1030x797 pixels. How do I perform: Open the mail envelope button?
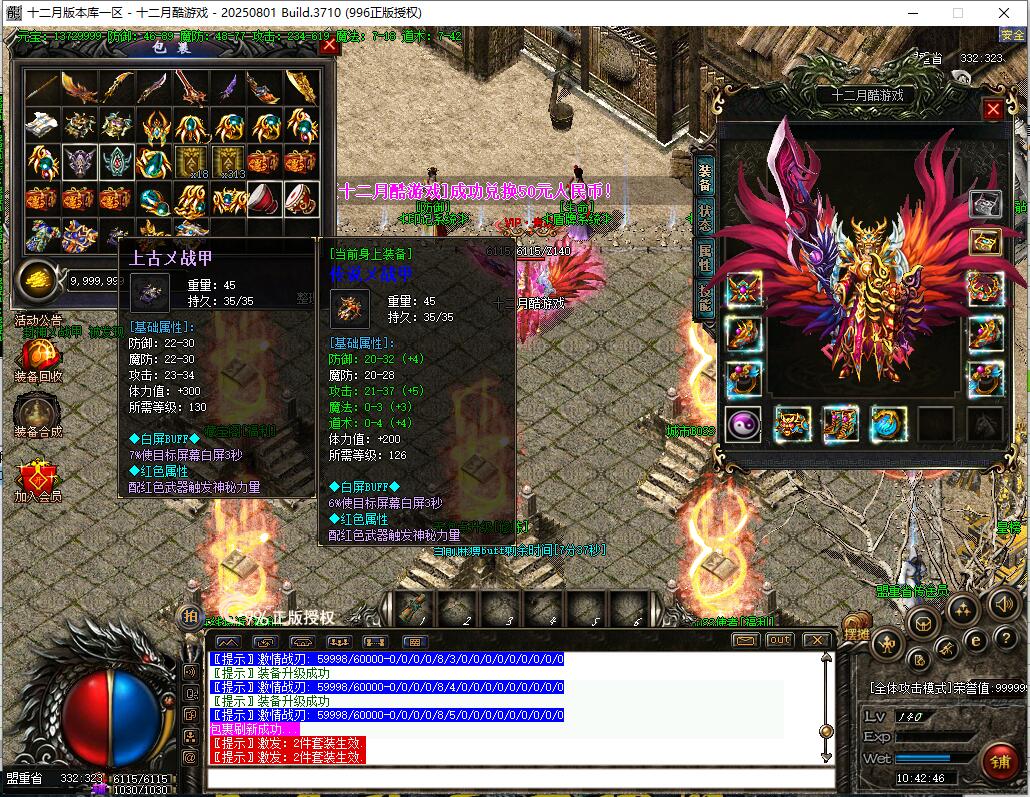click(745, 640)
